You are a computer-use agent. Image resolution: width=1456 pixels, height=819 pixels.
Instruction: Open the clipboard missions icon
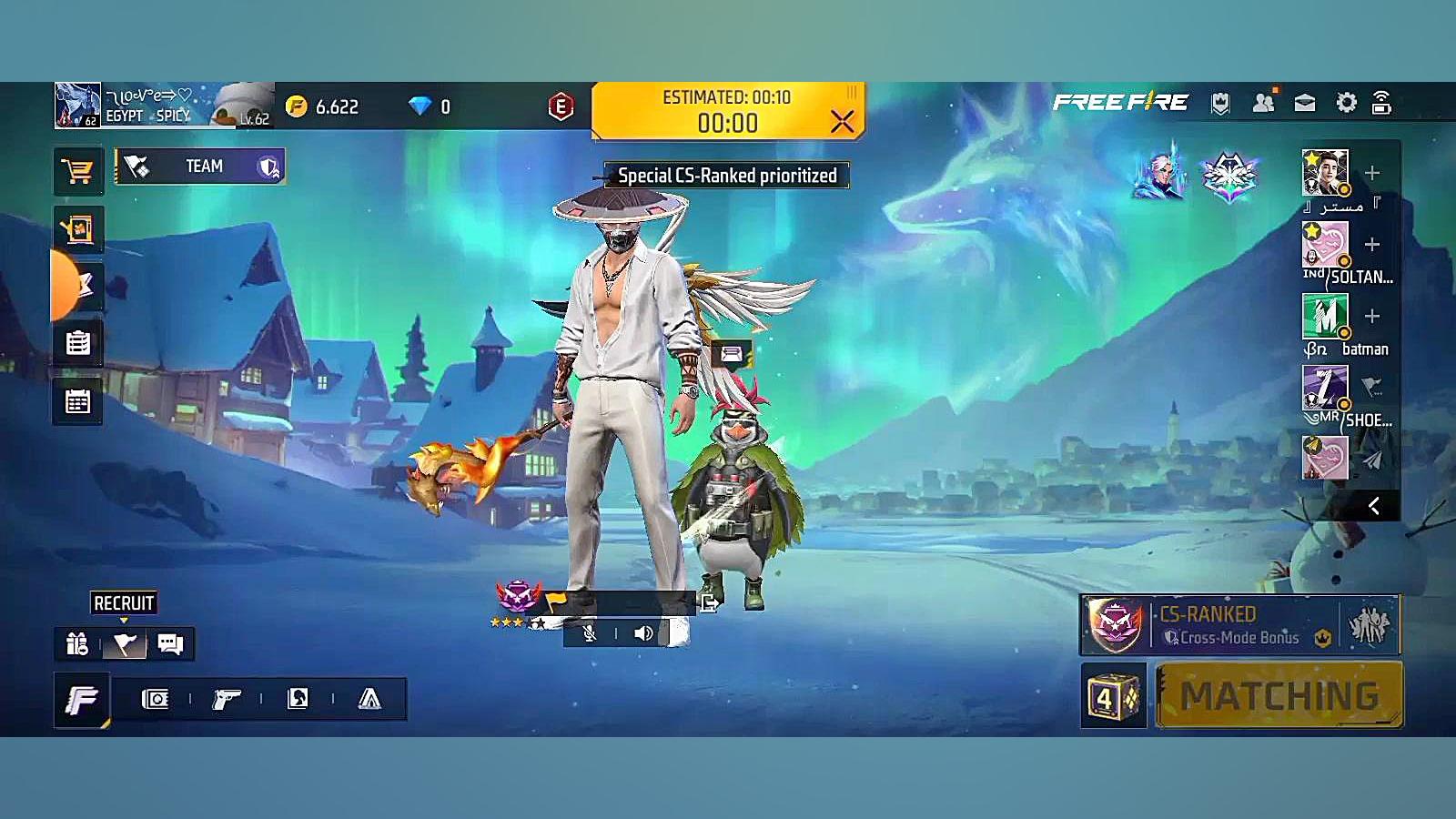click(x=77, y=343)
